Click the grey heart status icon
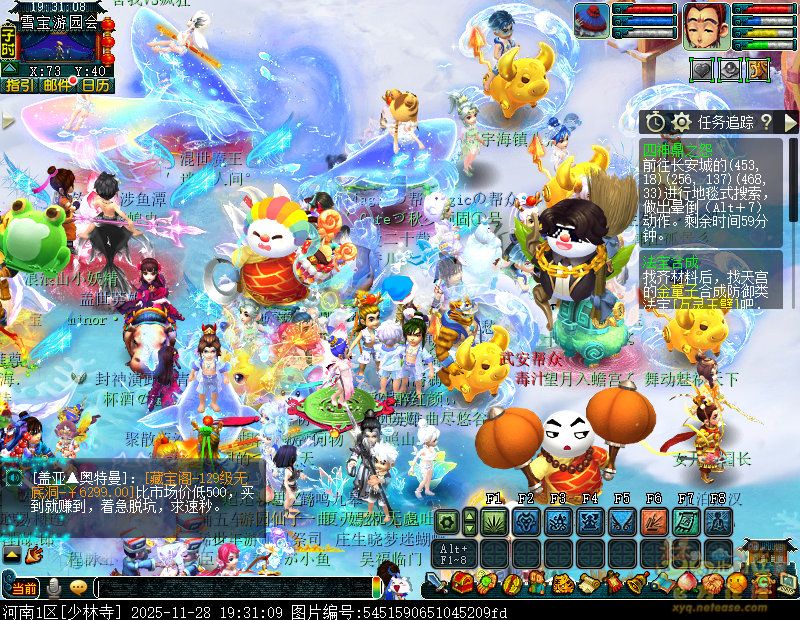 coord(703,69)
